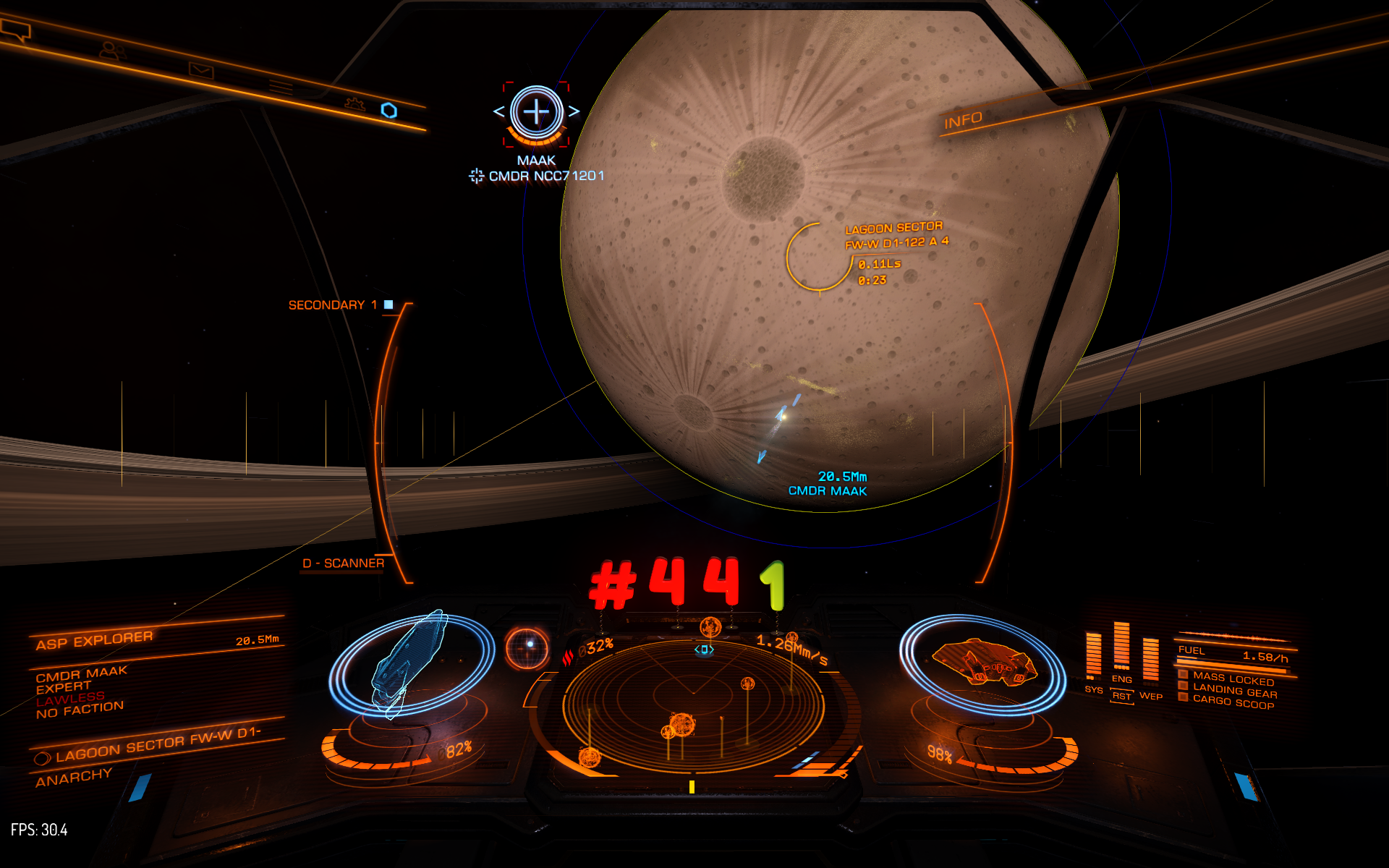1389x868 pixels.
Task: Click the Lagoon Sector A 4 target marker
Action: click(x=819, y=257)
